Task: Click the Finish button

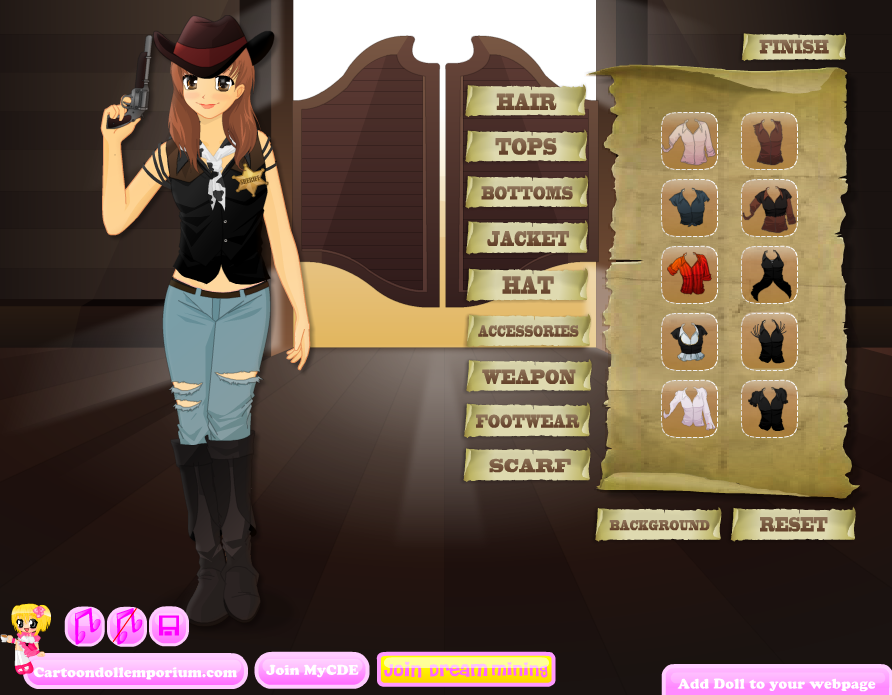Action: [794, 47]
